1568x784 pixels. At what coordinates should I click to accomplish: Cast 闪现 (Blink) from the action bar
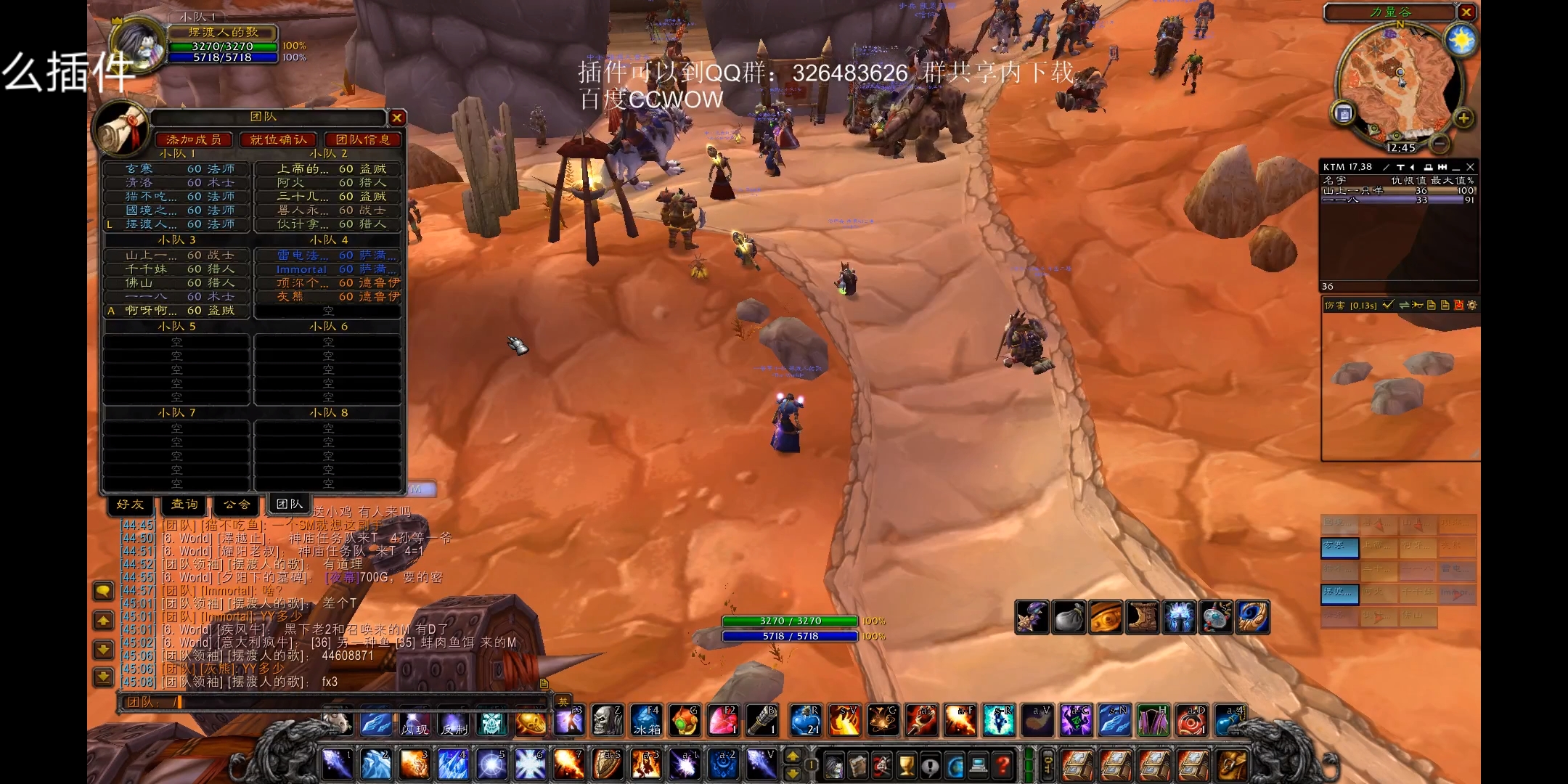coord(414,723)
